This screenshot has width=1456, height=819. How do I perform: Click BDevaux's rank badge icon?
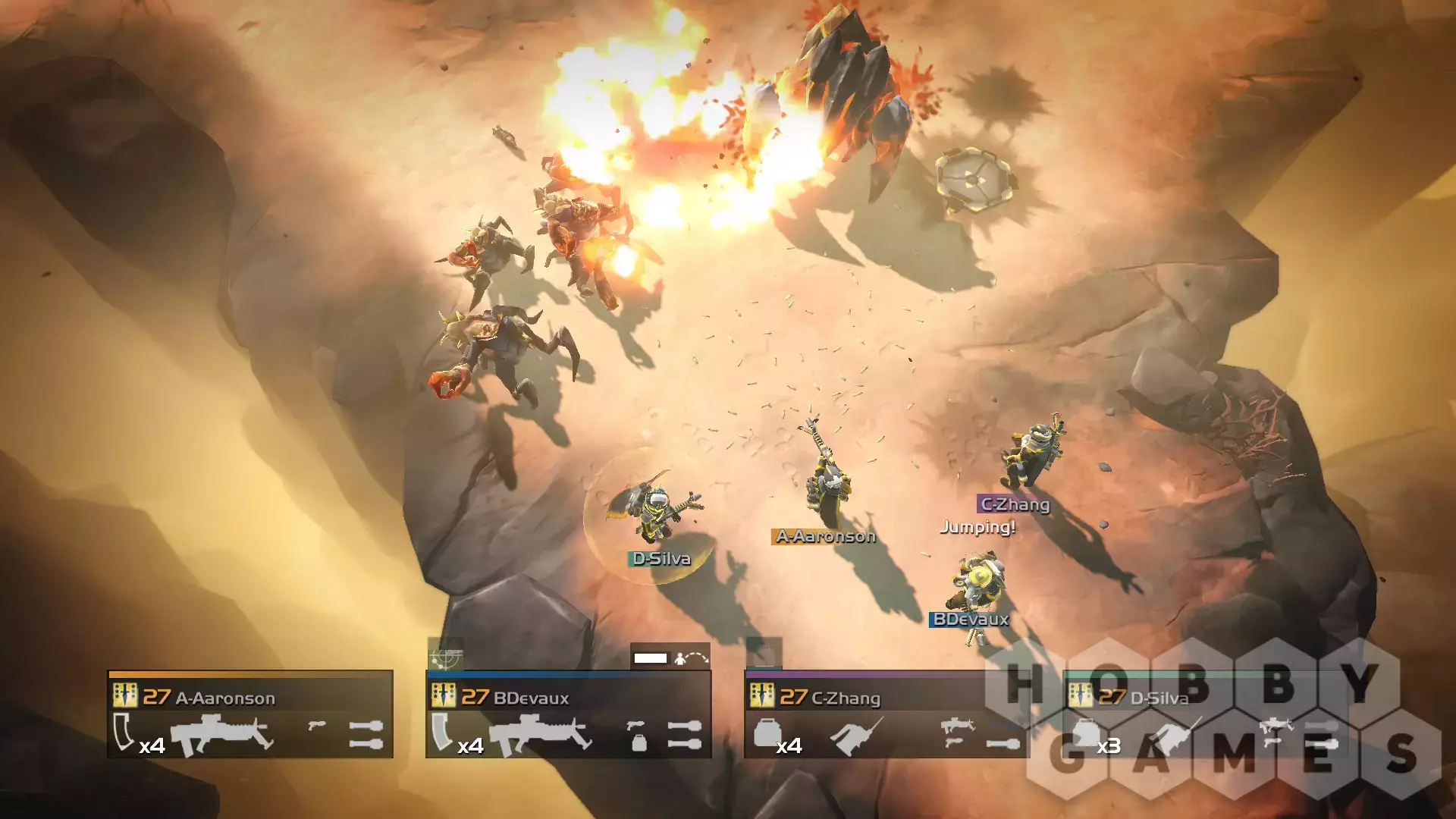coord(444,695)
